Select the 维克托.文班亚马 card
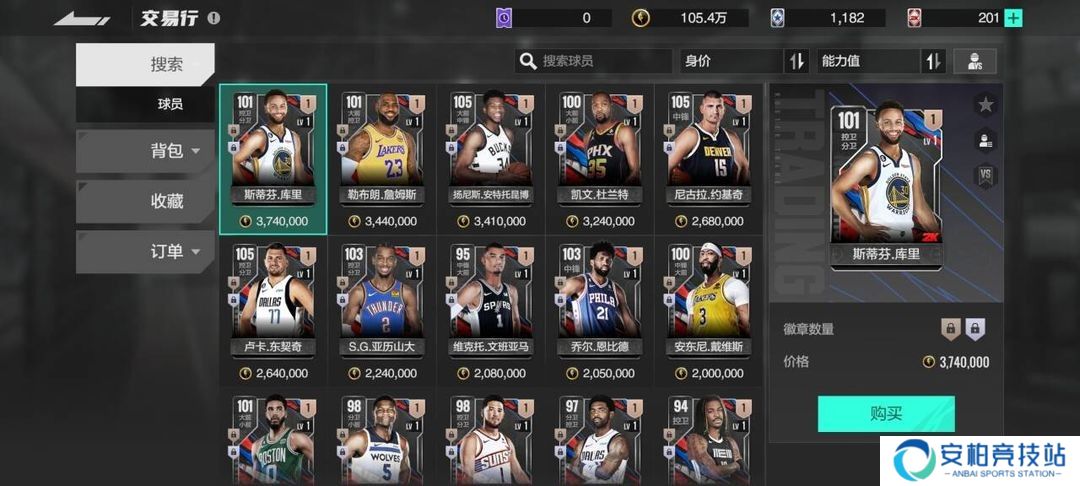Image resolution: width=1080 pixels, height=486 pixels. 490,312
